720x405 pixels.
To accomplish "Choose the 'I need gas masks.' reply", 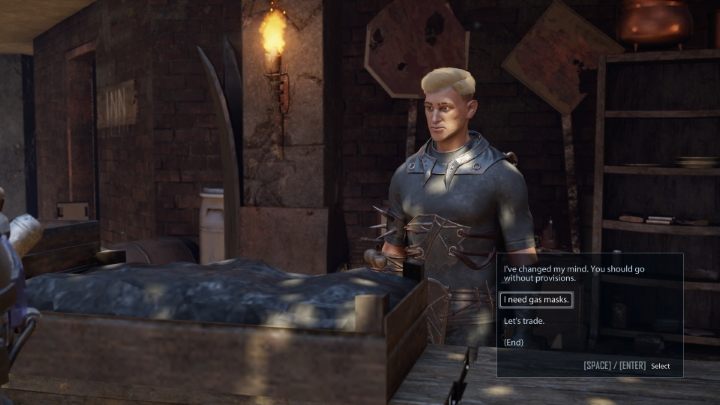I will coord(536,300).
